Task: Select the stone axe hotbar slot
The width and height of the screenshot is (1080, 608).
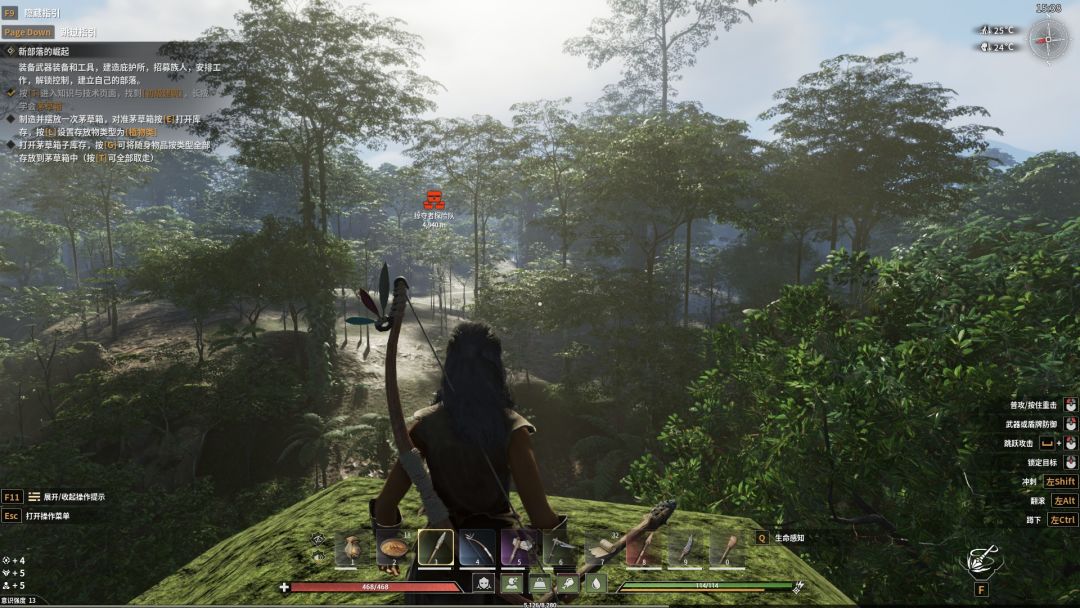Action: pos(519,548)
